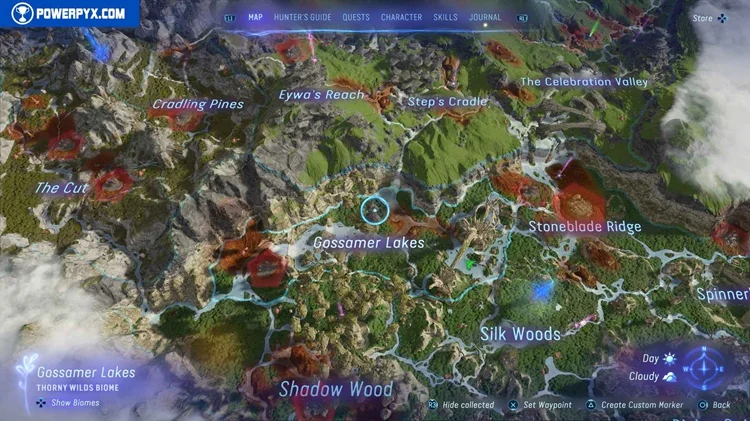
Task: Go to the Skills tab
Action: (x=446, y=17)
